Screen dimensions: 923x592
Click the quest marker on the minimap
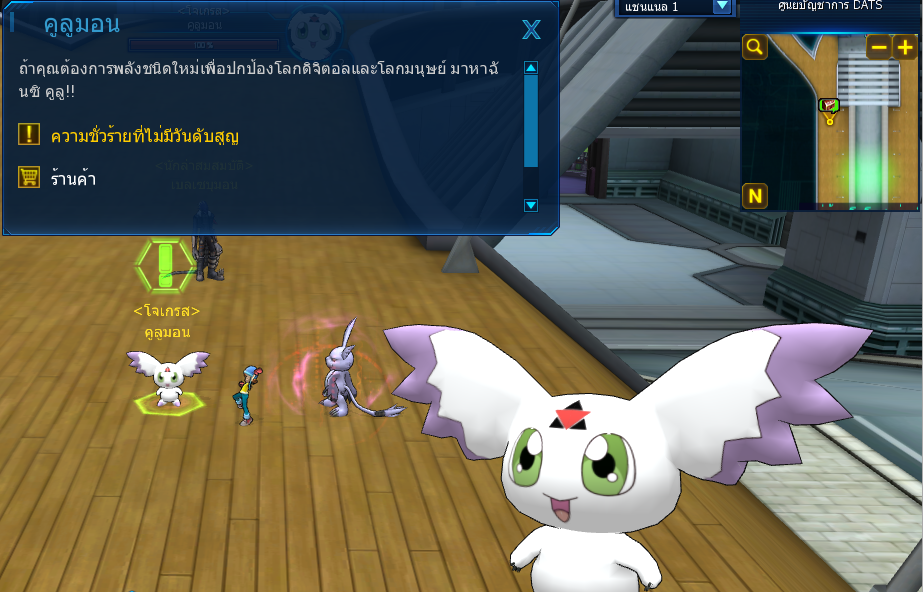(828, 106)
